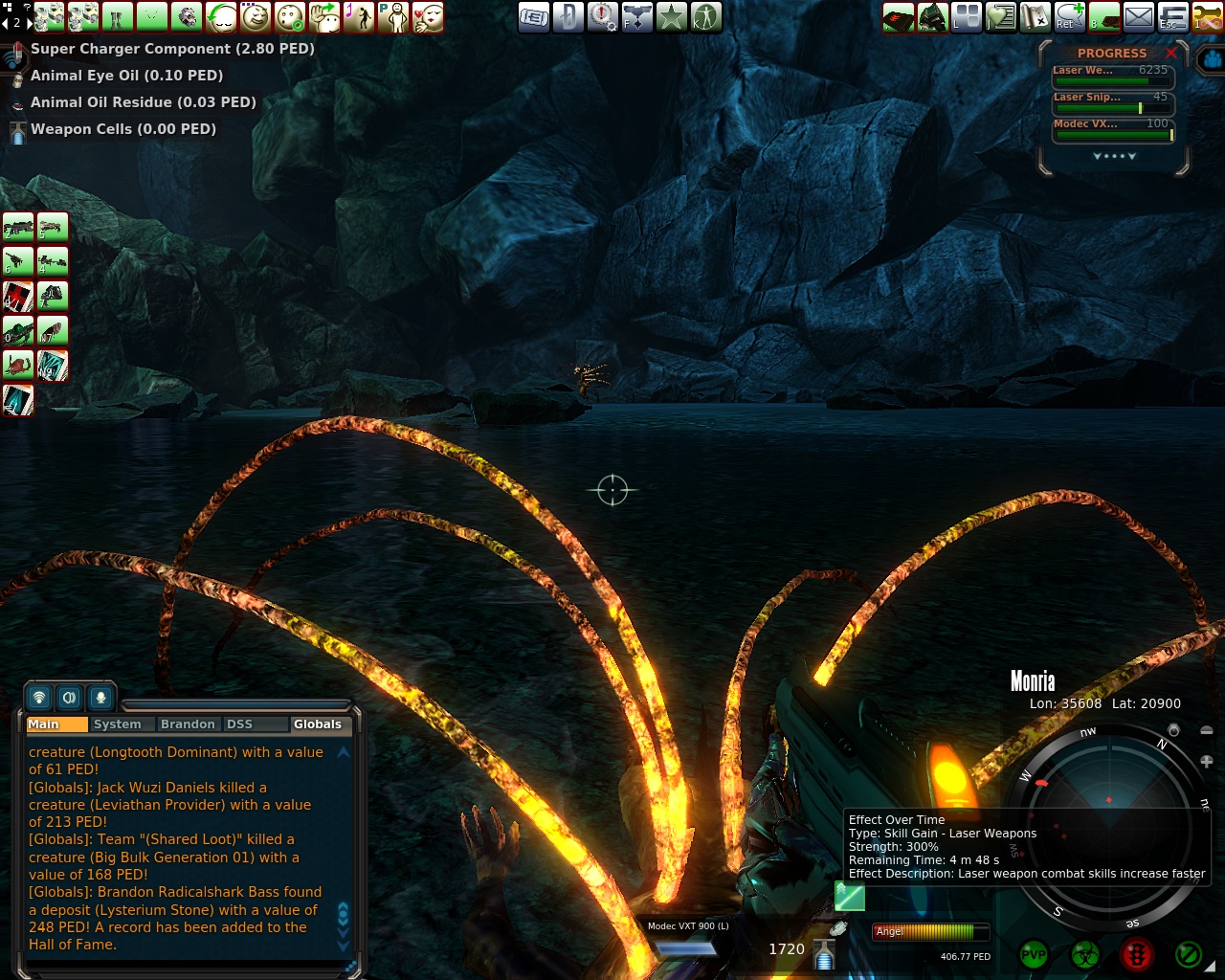
Task: Trigger the dancing emote icon
Action: [x=359, y=16]
